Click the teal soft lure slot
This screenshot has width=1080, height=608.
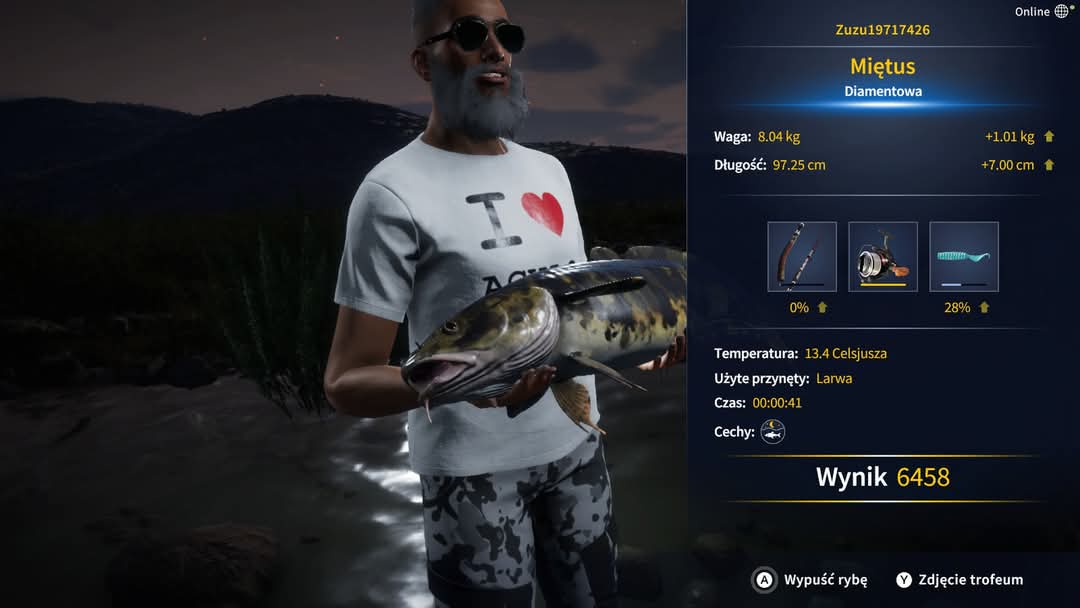tap(964, 257)
